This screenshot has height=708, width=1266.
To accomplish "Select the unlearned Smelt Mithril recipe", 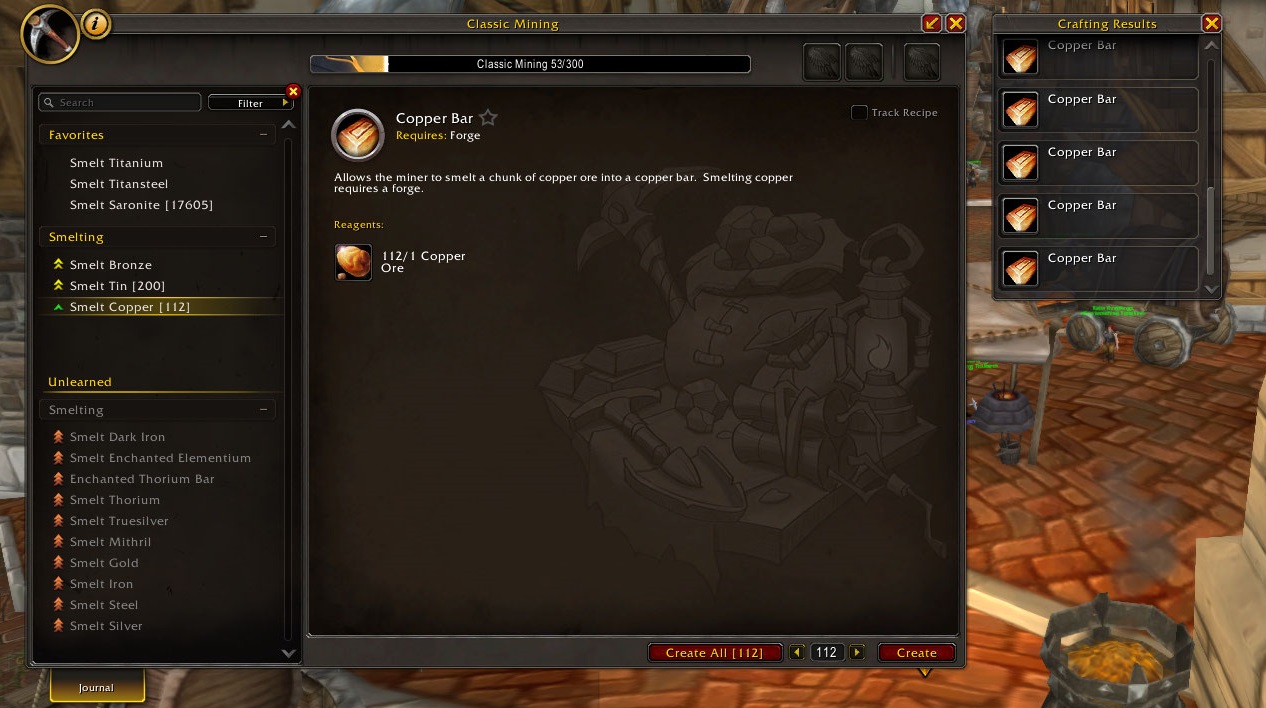I will [x=110, y=542].
